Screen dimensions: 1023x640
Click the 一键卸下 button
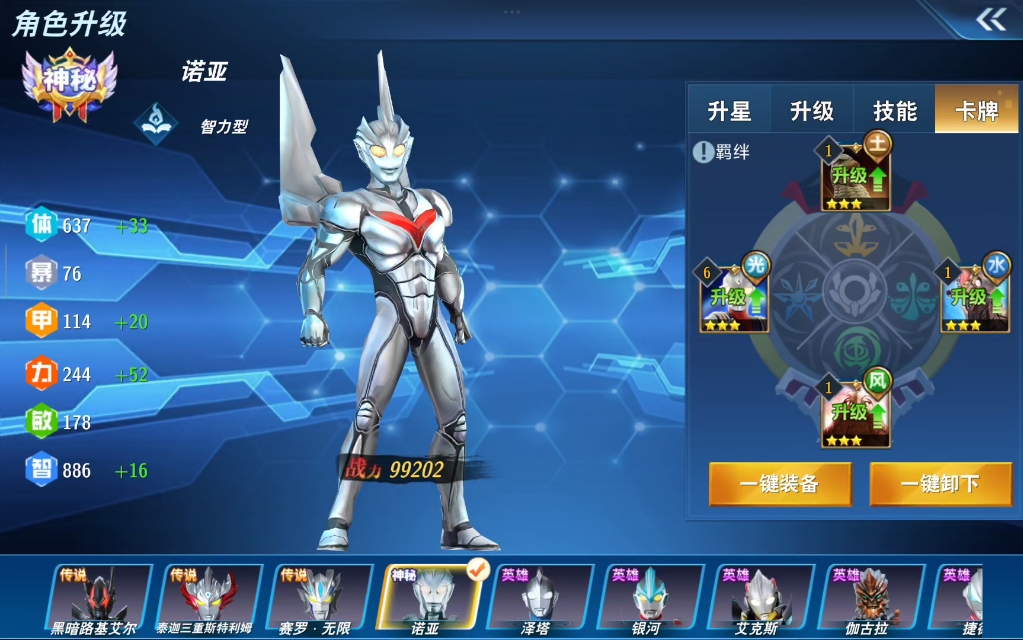click(x=940, y=484)
